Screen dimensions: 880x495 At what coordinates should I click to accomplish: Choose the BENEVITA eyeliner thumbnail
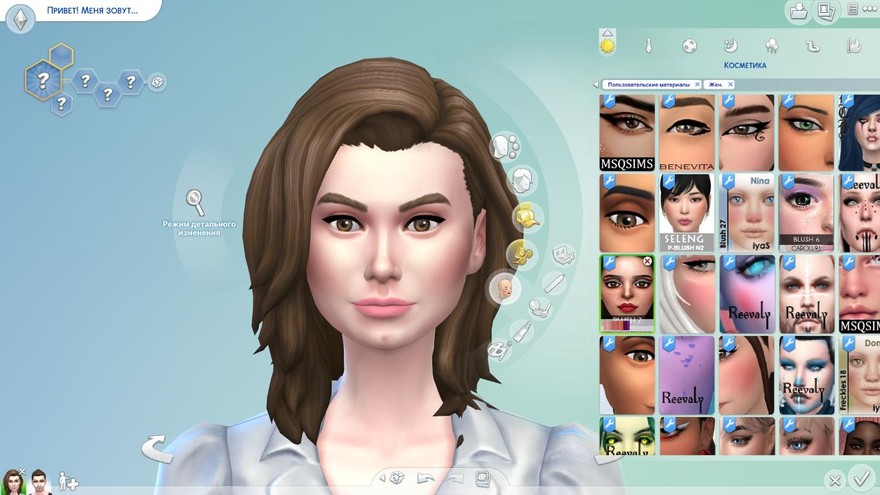[x=686, y=132]
